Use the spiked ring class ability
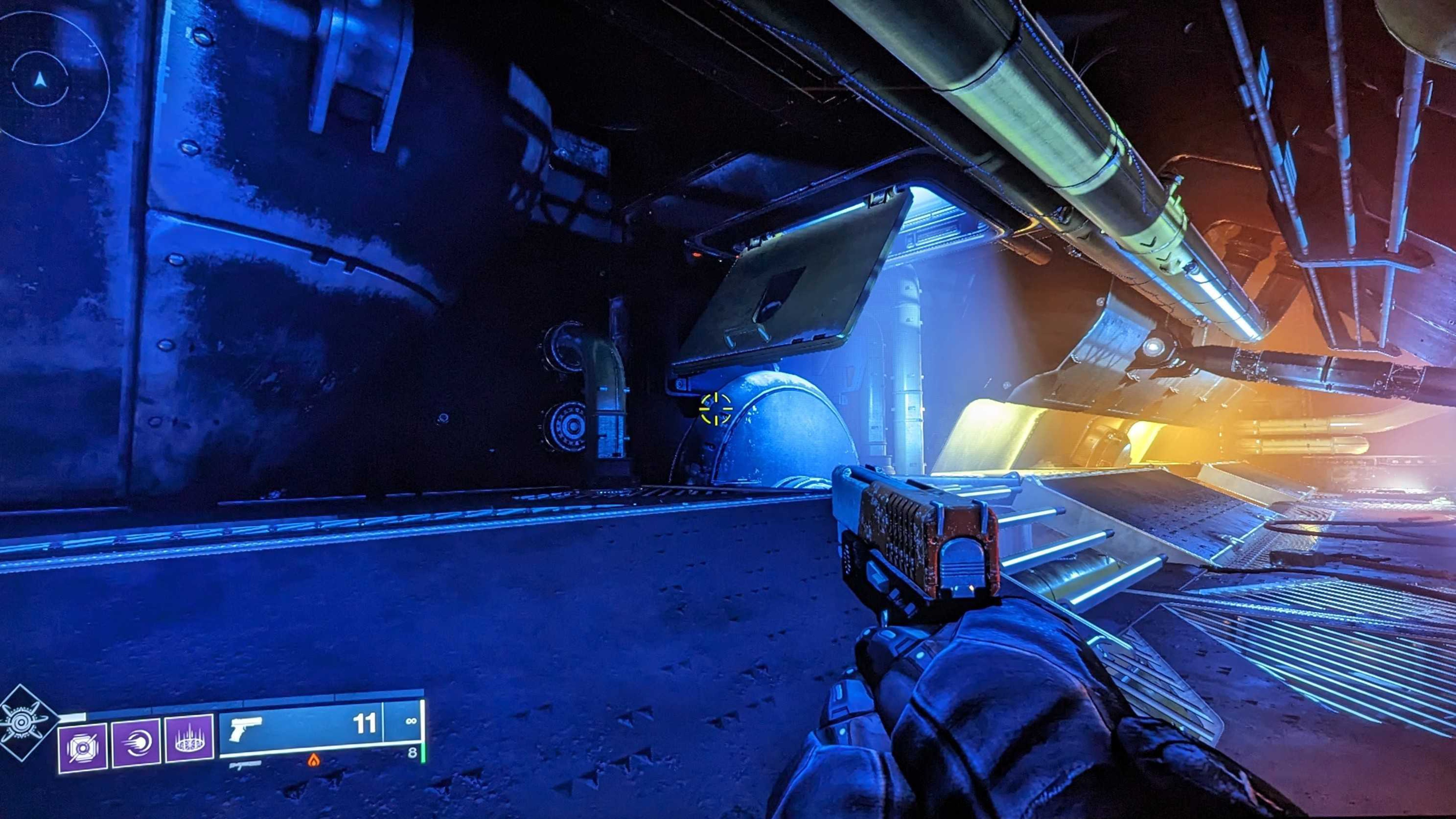Image resolution: width=1456 pixels, height=819 pixels. point(189,739)
